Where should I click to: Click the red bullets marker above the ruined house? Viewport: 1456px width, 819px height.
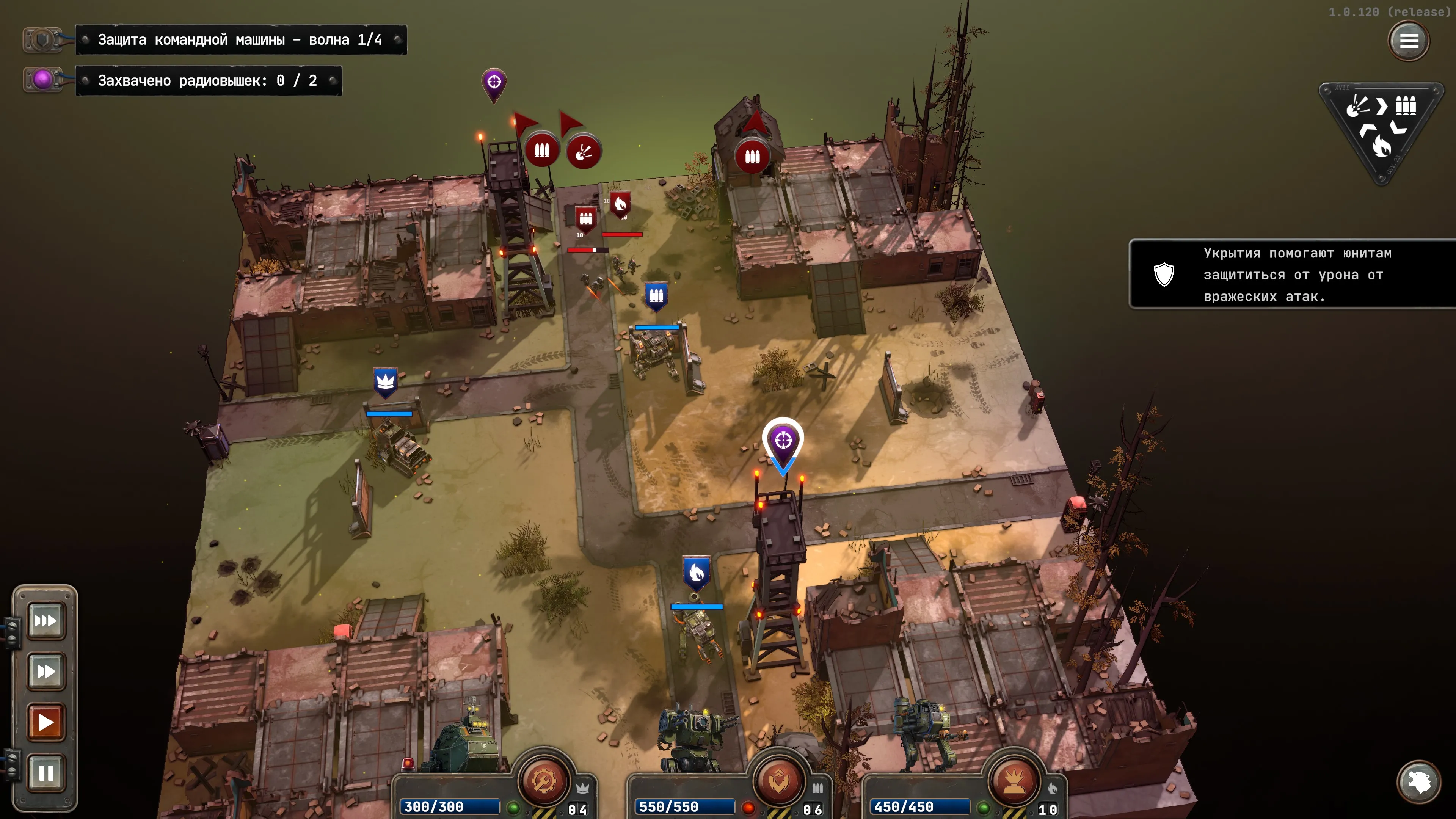coord(752,156)
